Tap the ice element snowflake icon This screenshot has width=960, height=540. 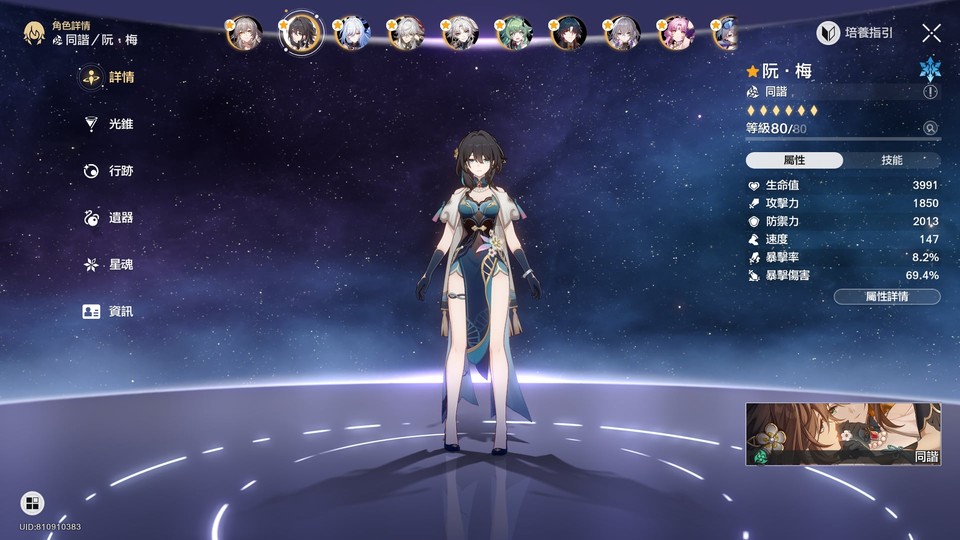930,69
